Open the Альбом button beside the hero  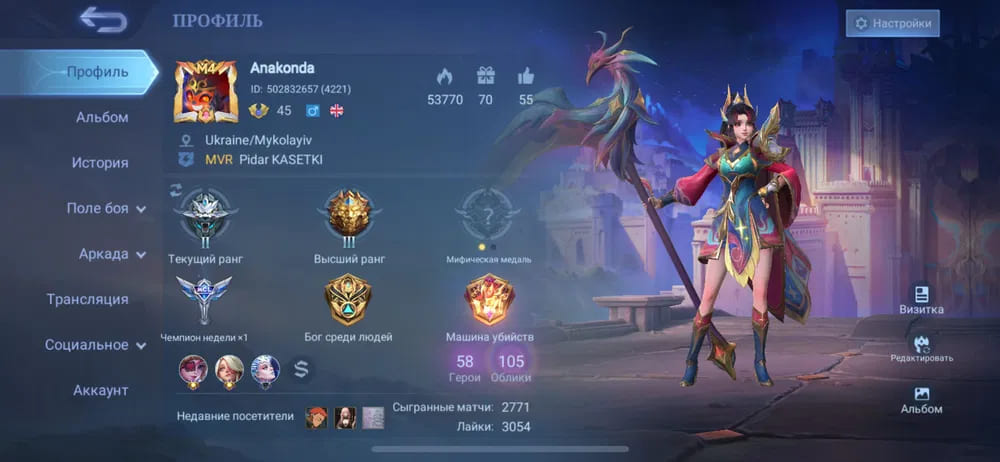pyautogui.click(x=921, y=400)
